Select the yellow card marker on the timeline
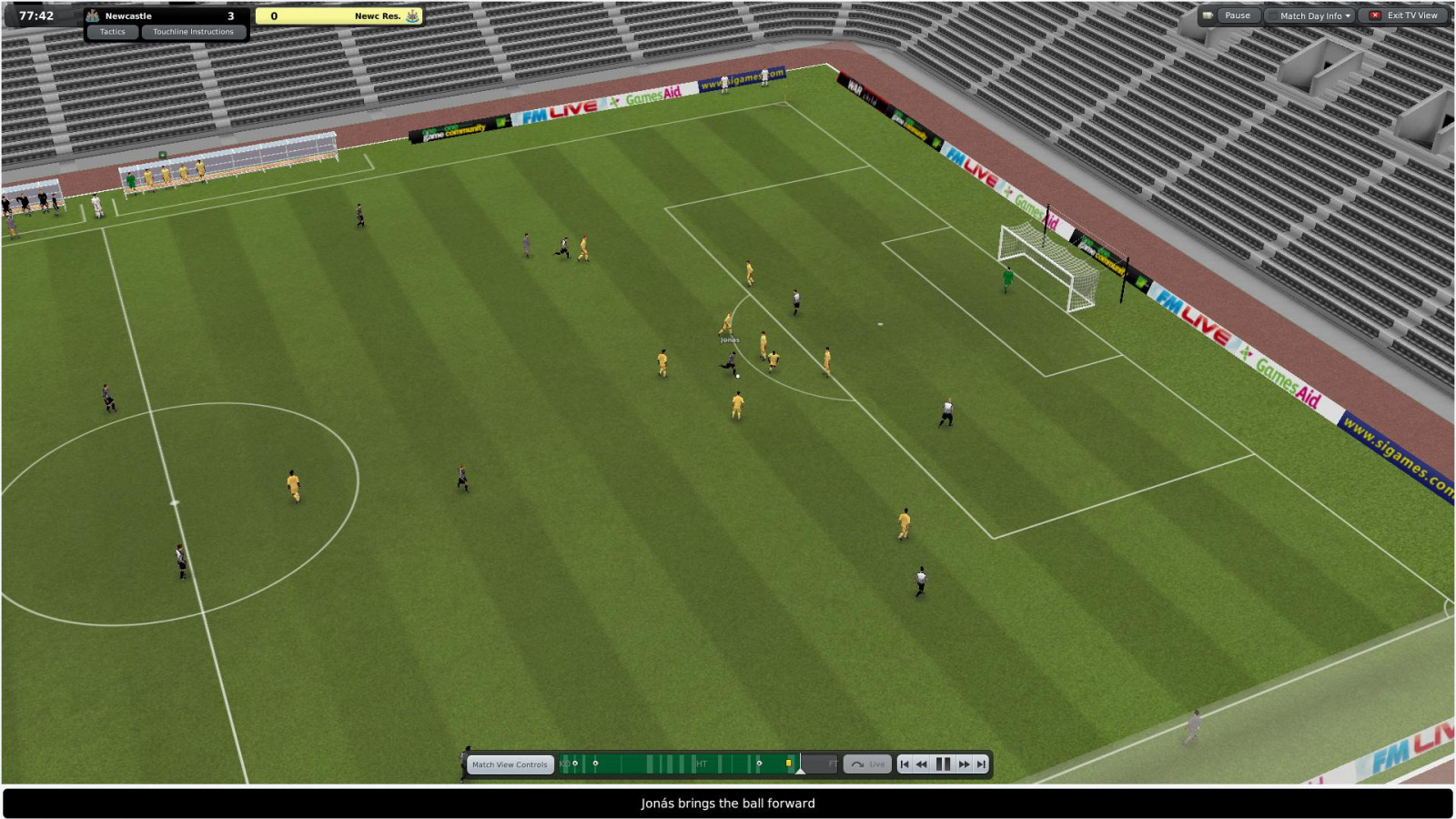This screenshot has width=1456, height=819. (x=788, y=763)
